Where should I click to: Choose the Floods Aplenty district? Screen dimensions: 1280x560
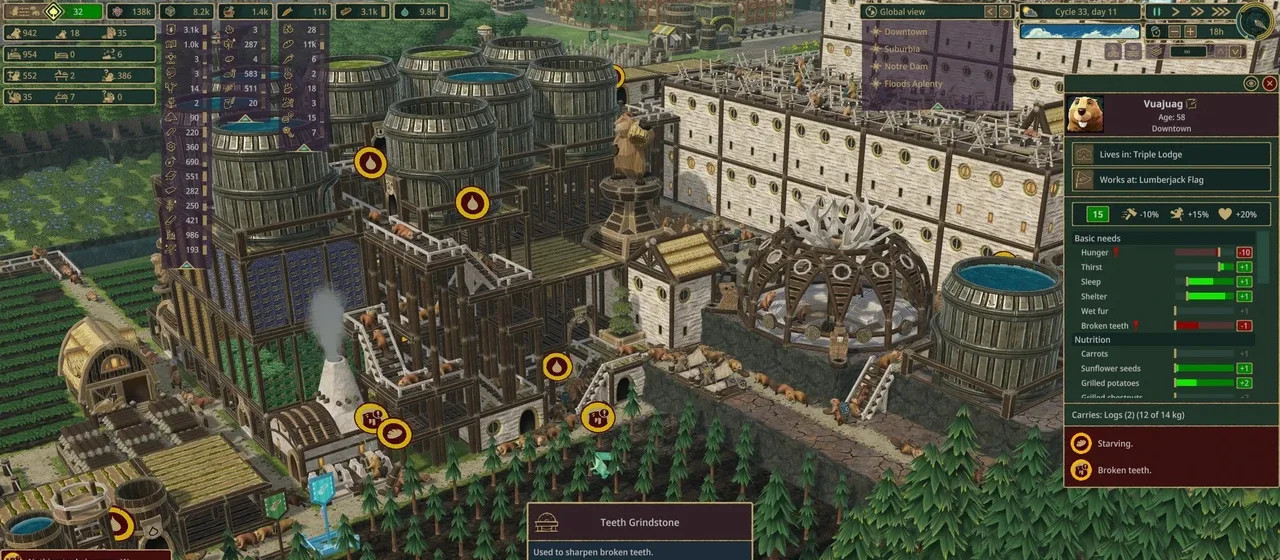click(x=913, y=84)
